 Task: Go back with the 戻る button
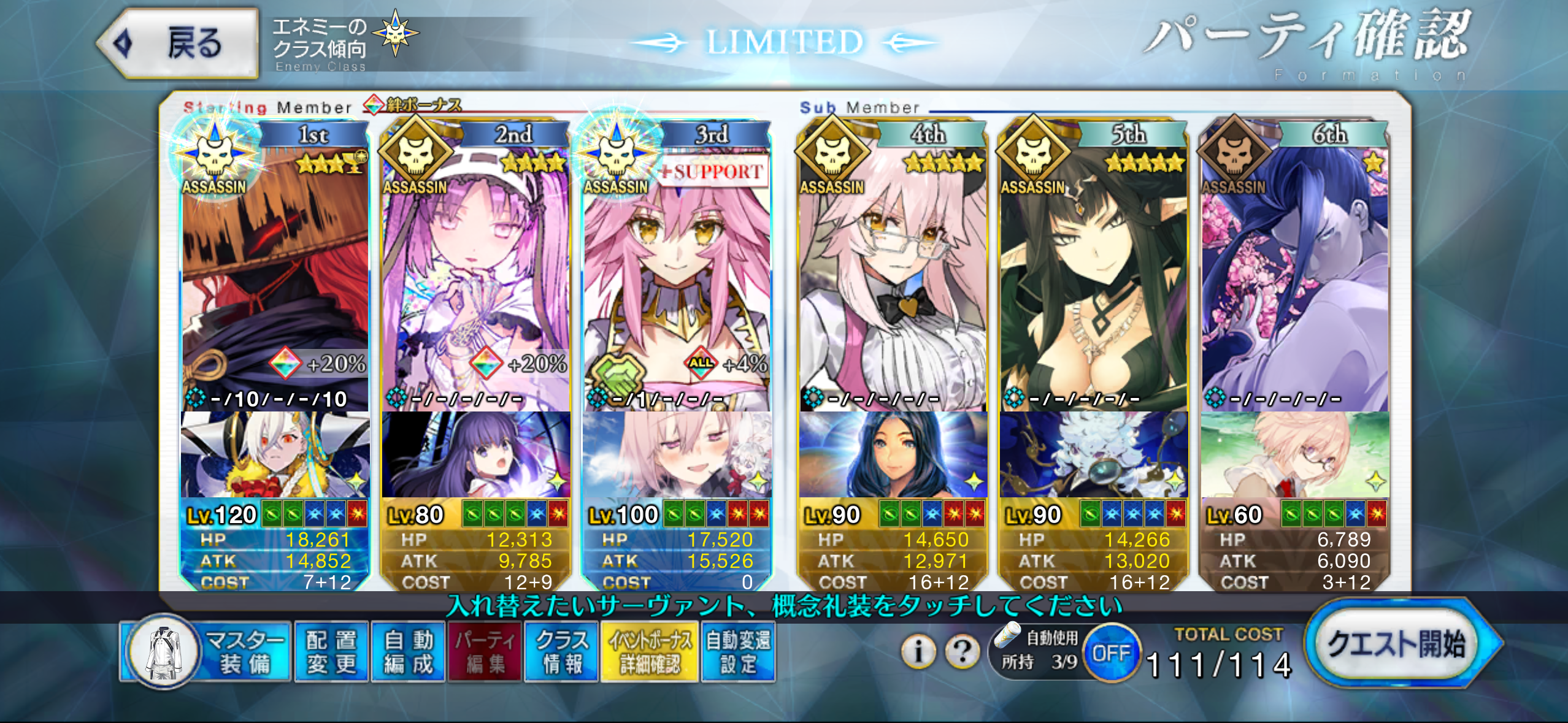[178, 43]
